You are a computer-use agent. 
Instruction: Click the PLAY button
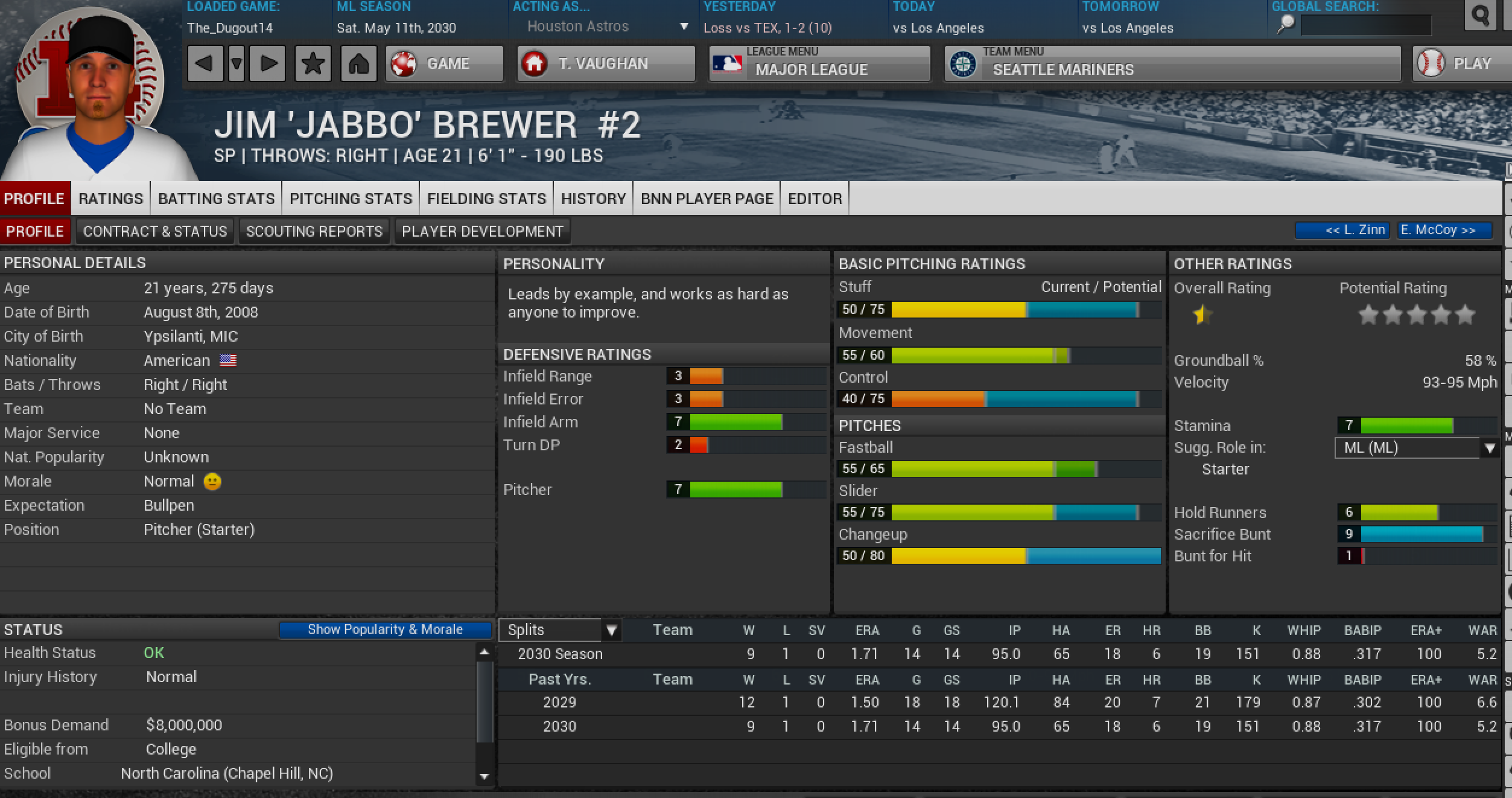1461,63
